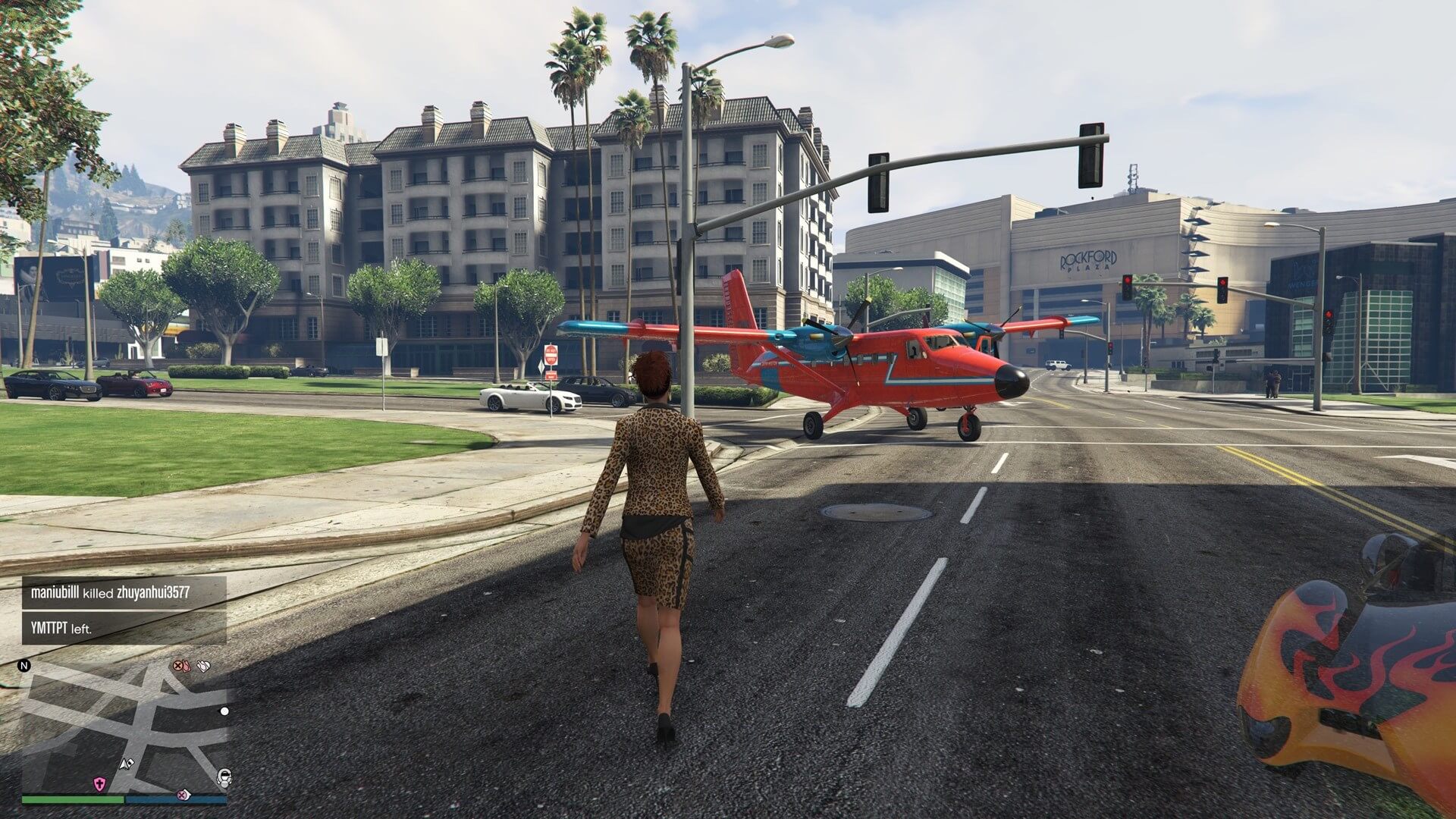The image size is (1456, 819).
Task: Click the white player arrow on the minimap
Action: [125, 764]
